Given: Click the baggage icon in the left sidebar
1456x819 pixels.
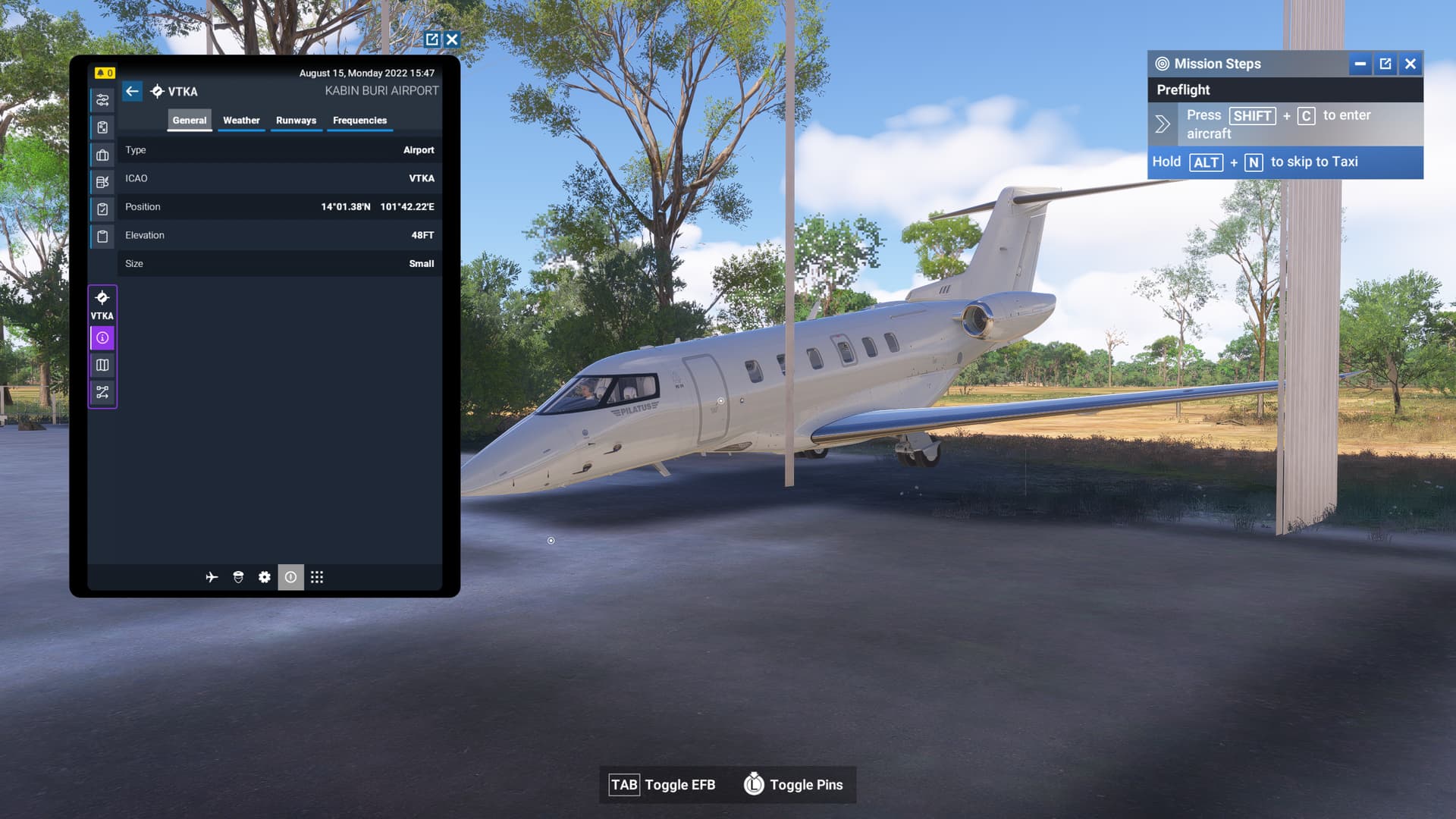Looking at the screenshot, I should [x=102, y=155].
